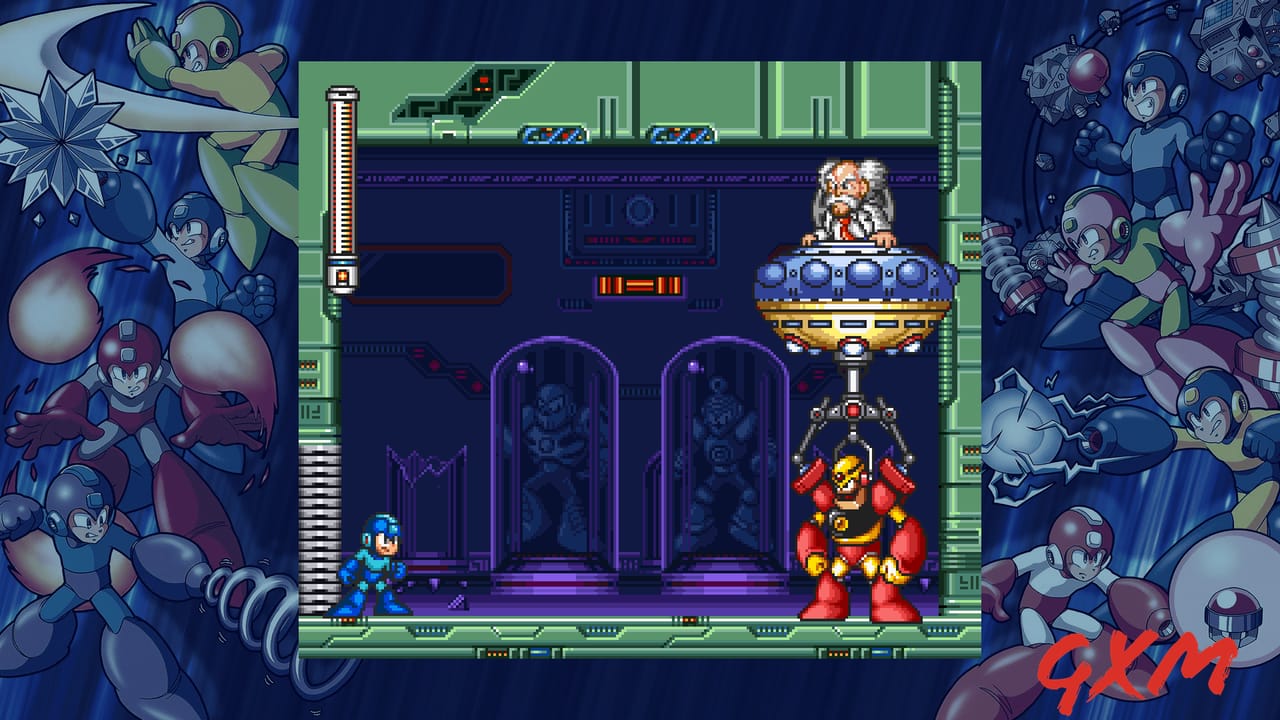Click the Mega Man sprite on the floor
This screenshot has height=720, width=1280.
click(373, 560)
